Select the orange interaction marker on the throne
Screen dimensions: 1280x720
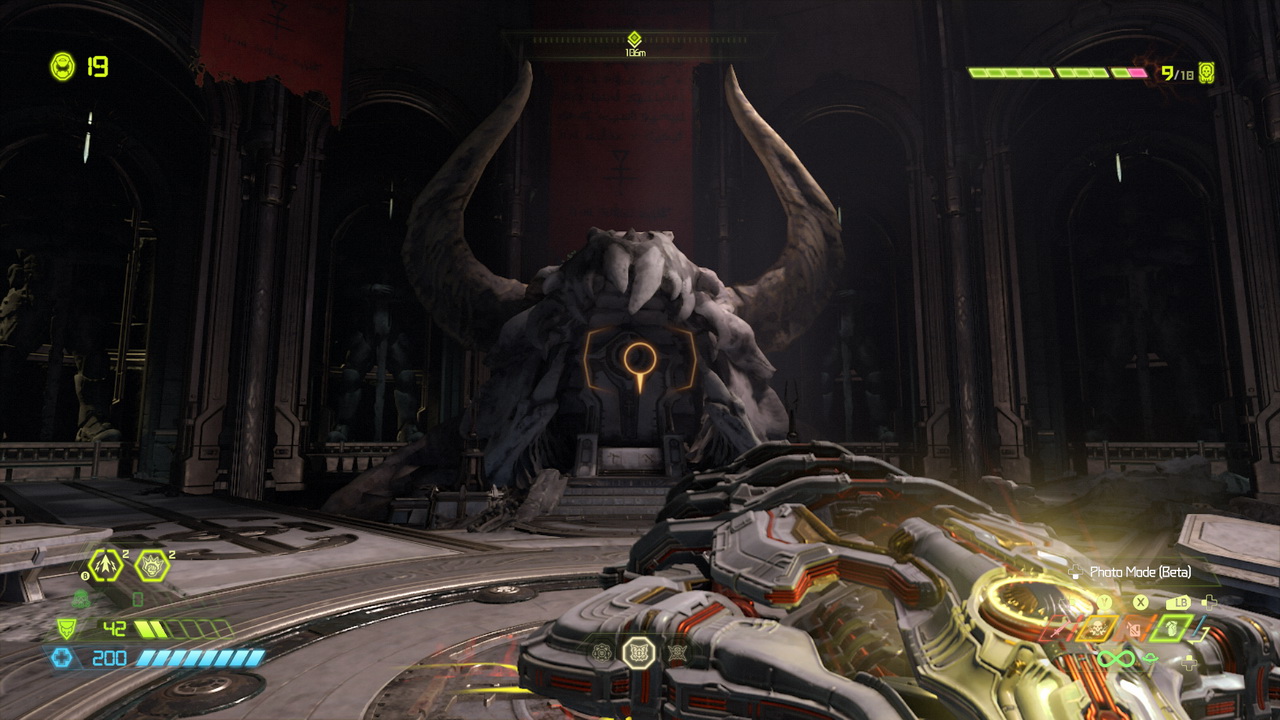click(x=636, y=359)
